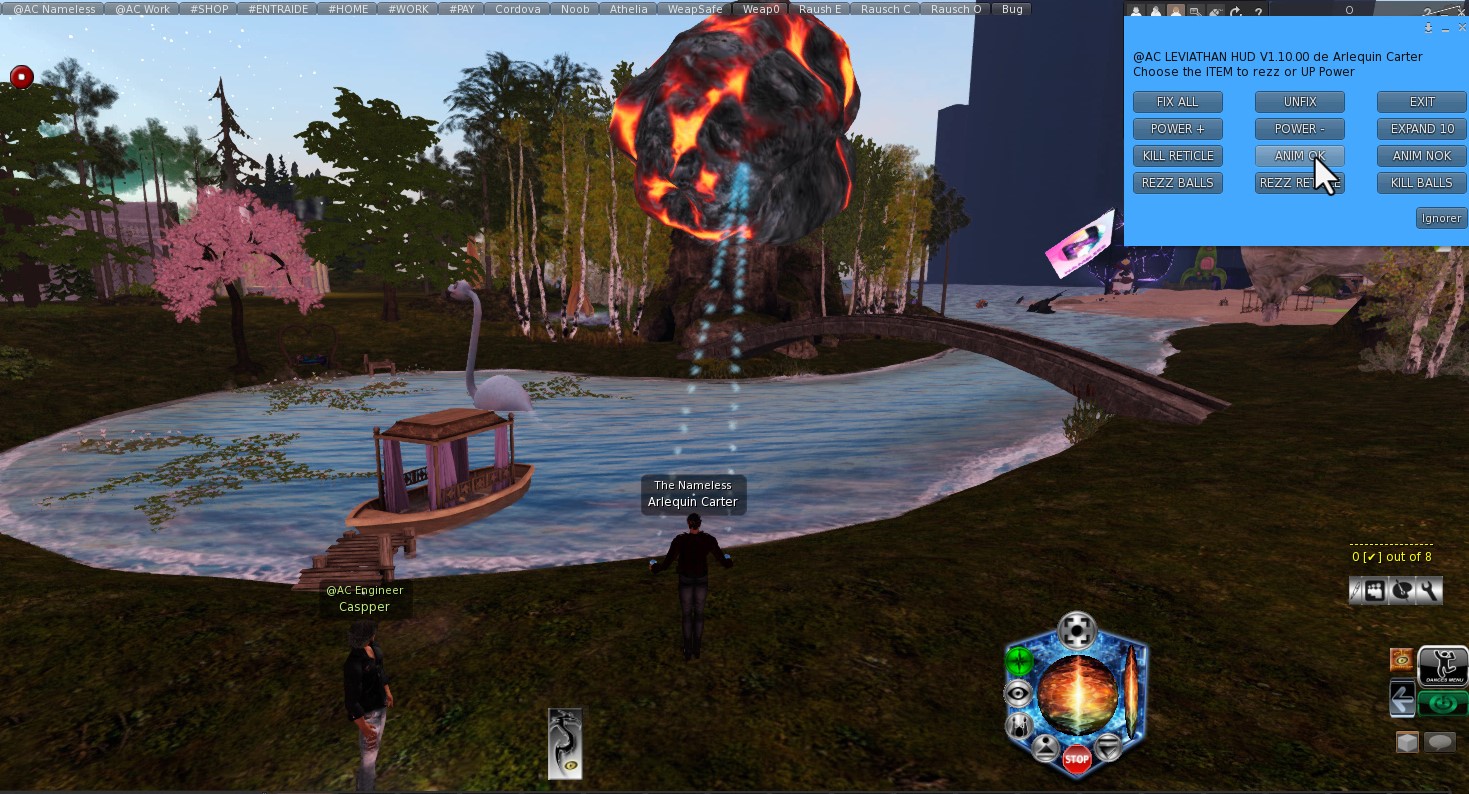The width and height of the screenshot is (1469, 794).
Task: Click the FIX ALL button
Action: [1177, 102]
